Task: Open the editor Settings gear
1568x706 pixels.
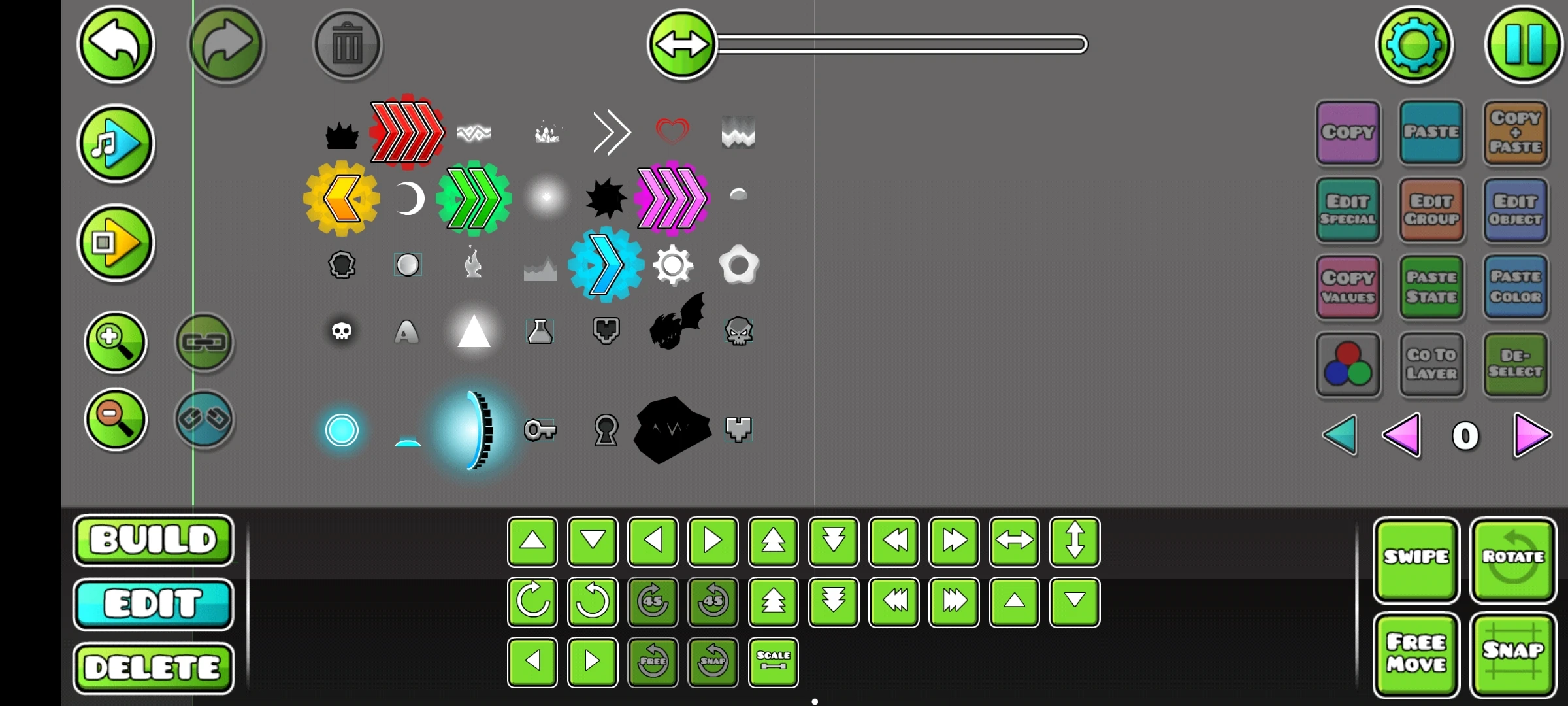Action: tap(1415, 44)
